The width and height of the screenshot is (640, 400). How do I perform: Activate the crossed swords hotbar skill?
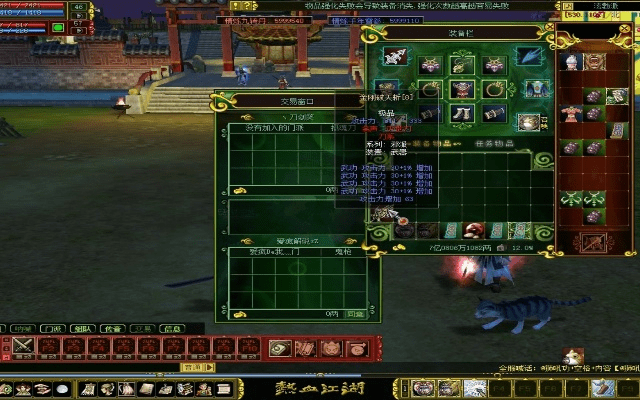22,346
